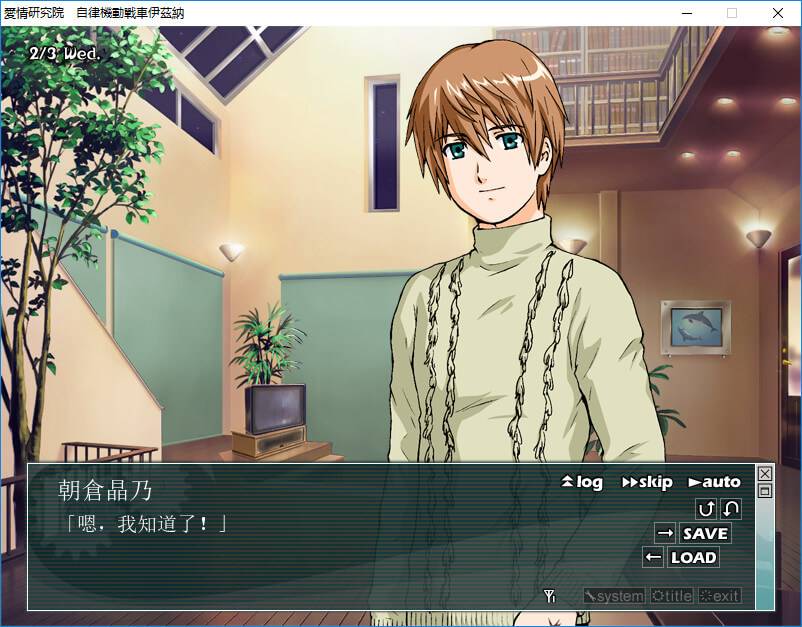Close the game window
802x627 pixels.
coord(778,13)
